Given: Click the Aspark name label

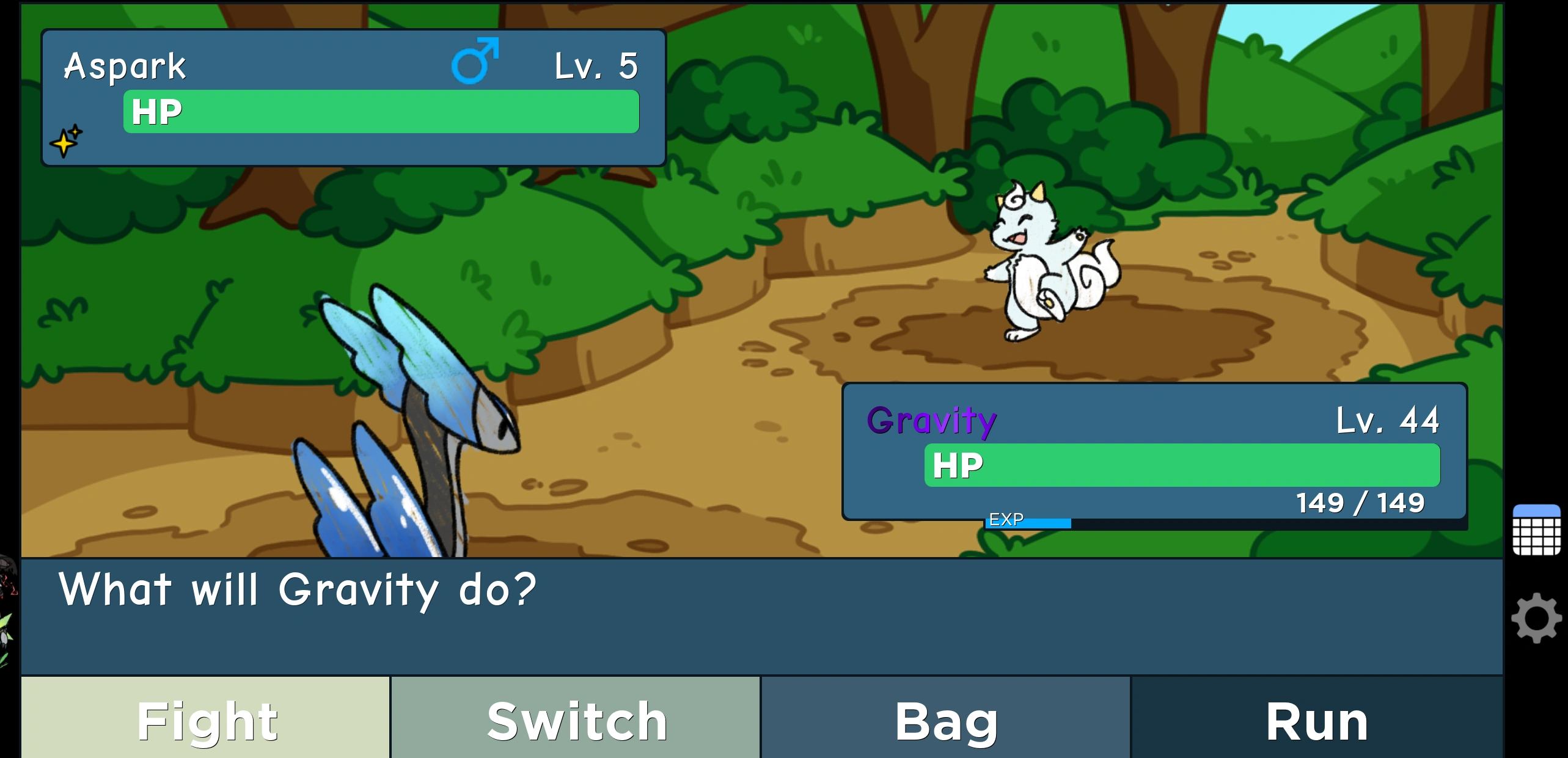Looking at the screenshot, I should click(124, 65).
